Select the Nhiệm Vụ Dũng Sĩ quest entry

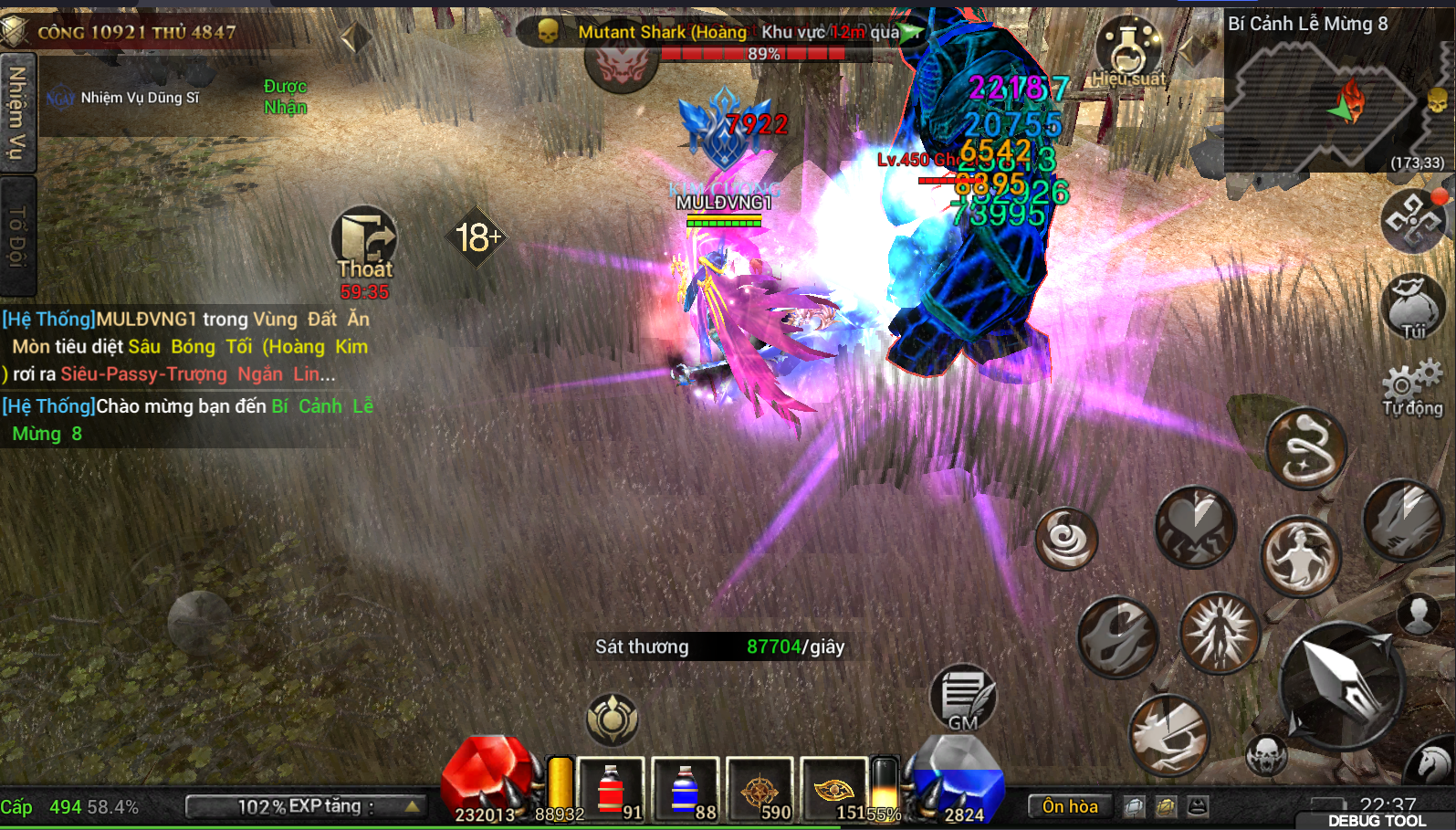point(139,98)
